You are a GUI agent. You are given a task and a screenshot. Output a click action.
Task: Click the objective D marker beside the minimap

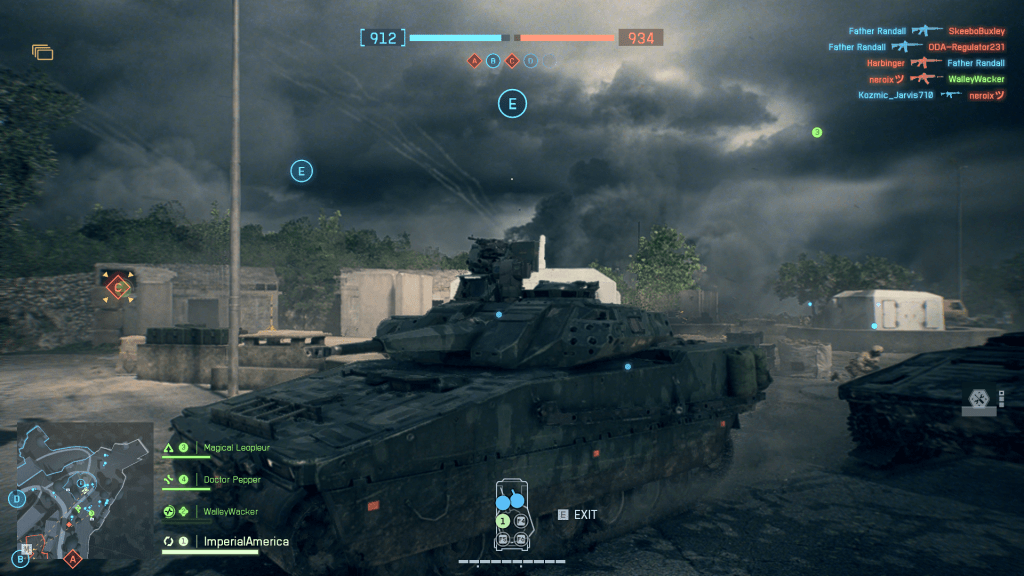17,497
